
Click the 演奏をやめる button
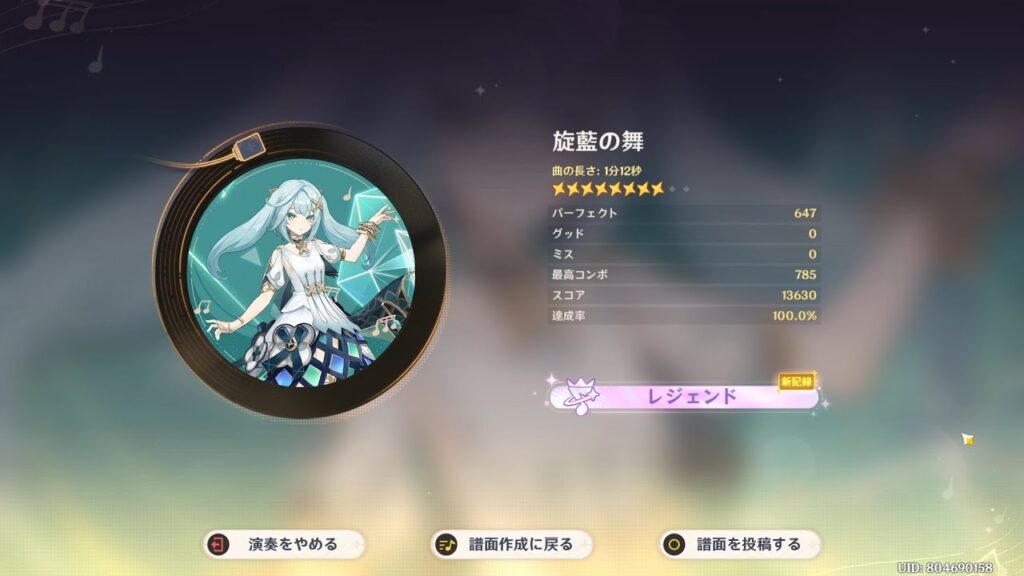[285, 545]
